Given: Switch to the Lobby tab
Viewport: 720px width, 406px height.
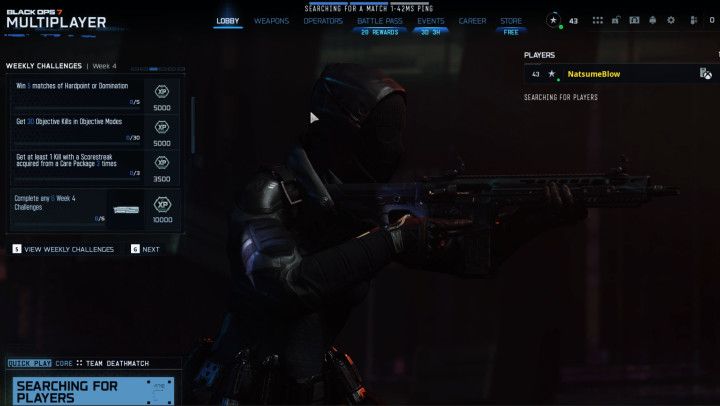Looking at the screenshot, I should point(227,20).
